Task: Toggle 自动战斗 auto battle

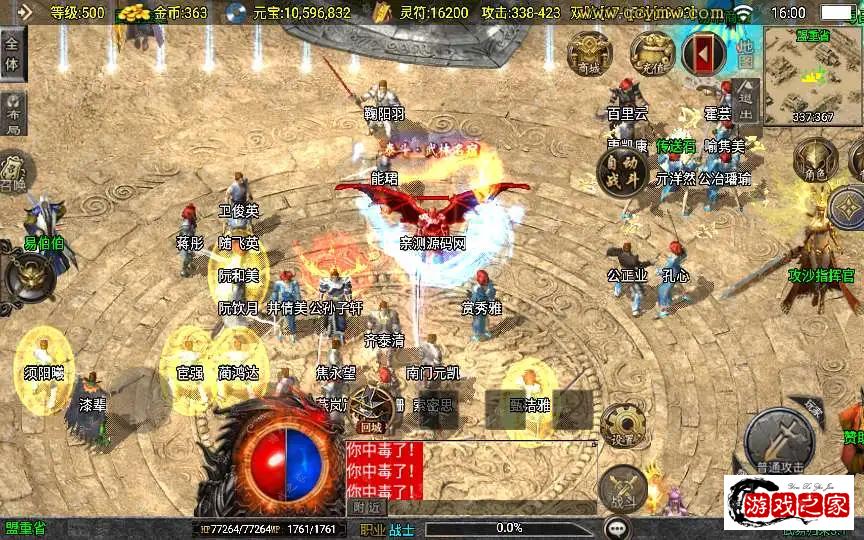Action: click(x=621, y=174)
